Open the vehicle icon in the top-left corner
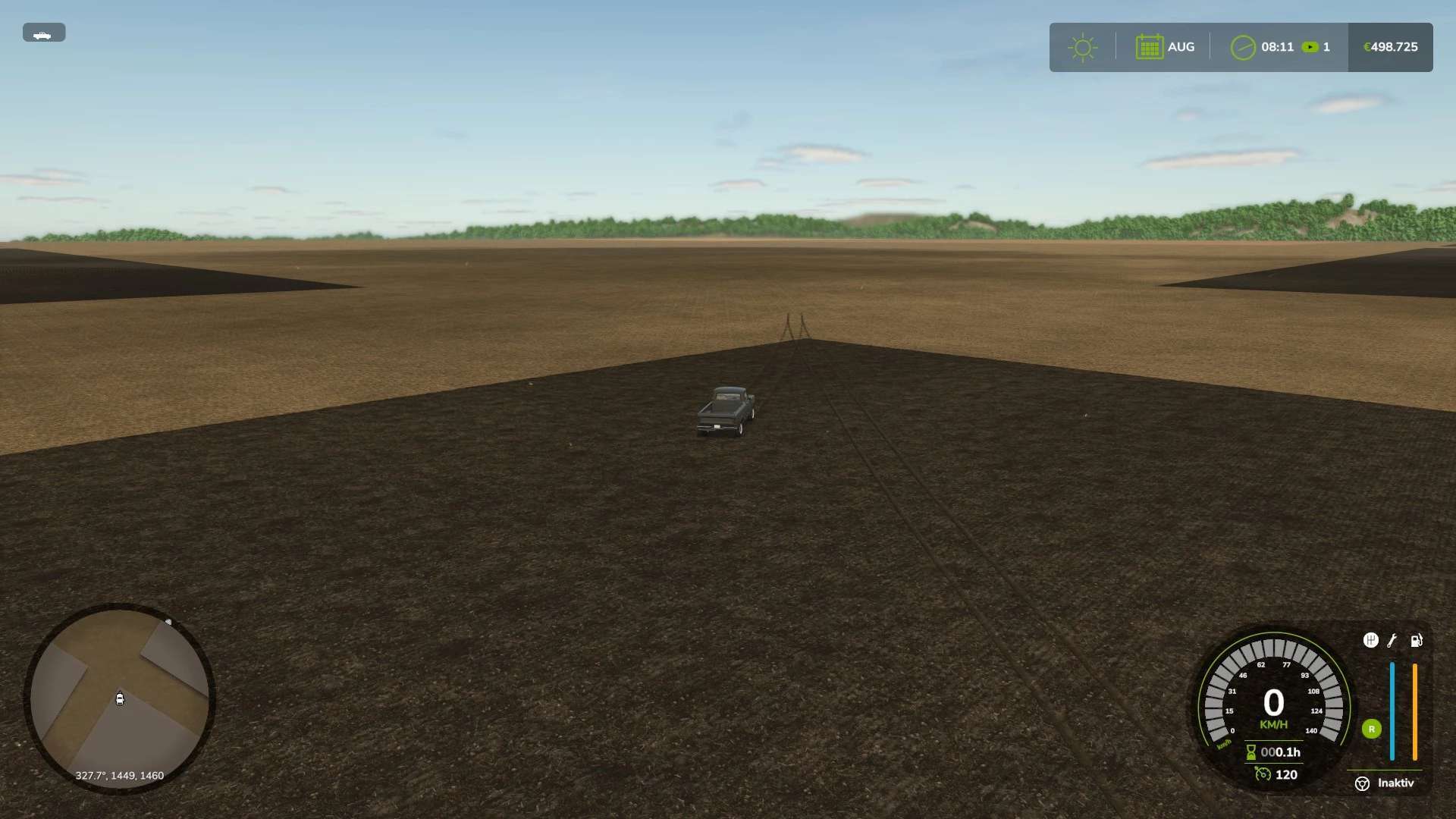Viewport: 1456px width, 819px height. [44, 33]
